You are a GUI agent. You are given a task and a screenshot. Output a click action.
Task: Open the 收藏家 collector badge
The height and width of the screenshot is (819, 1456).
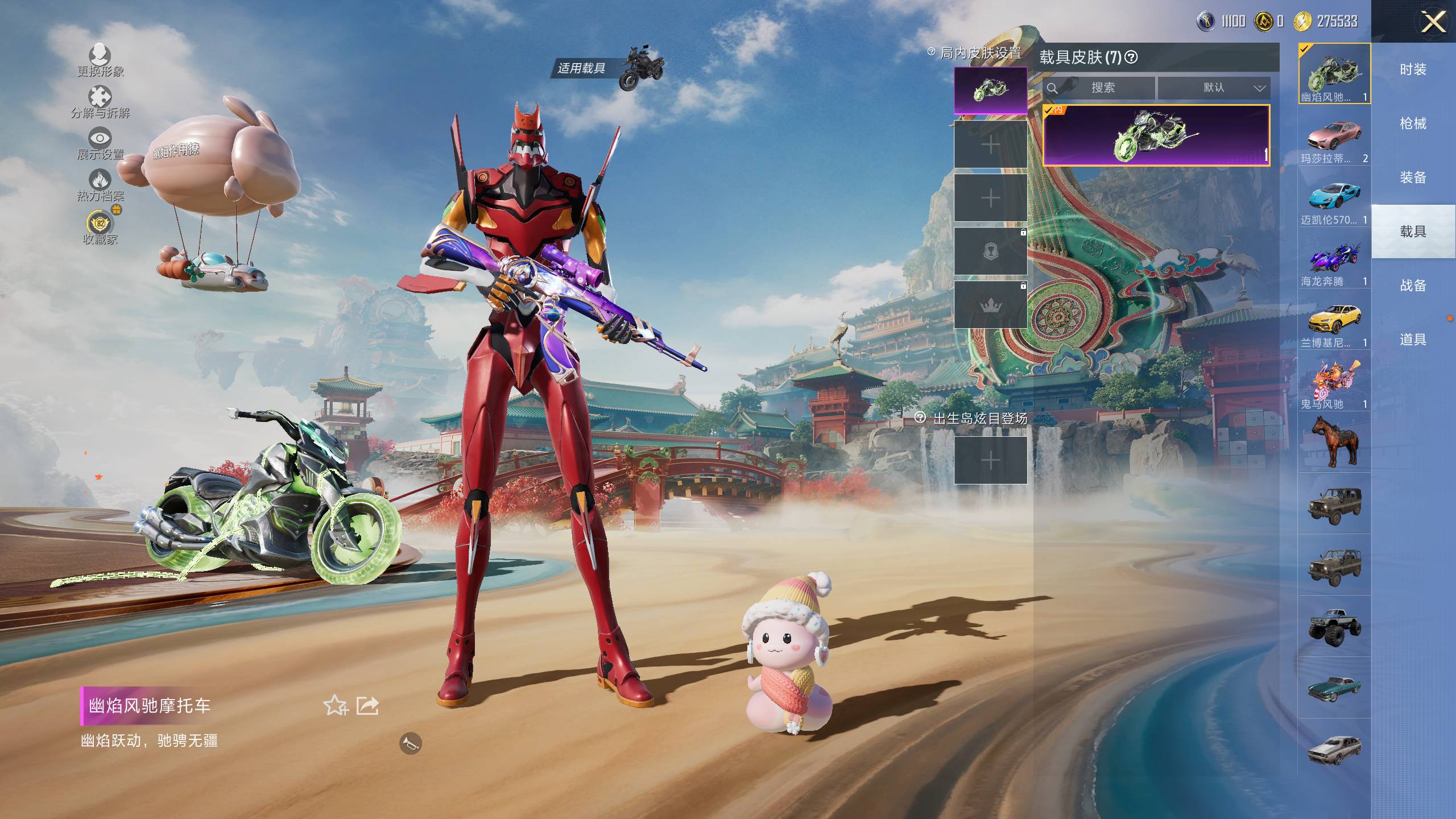click(x=100, y=225)
